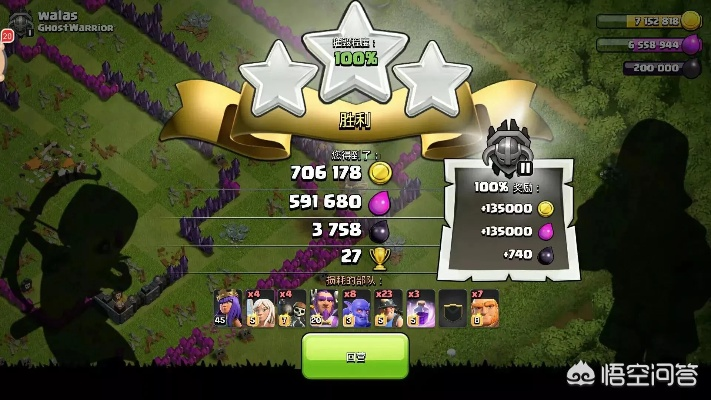Image resolution: width=711 pixels, height=400 pixels.
Task: Tap the green return home button
Action: [355, 355]
